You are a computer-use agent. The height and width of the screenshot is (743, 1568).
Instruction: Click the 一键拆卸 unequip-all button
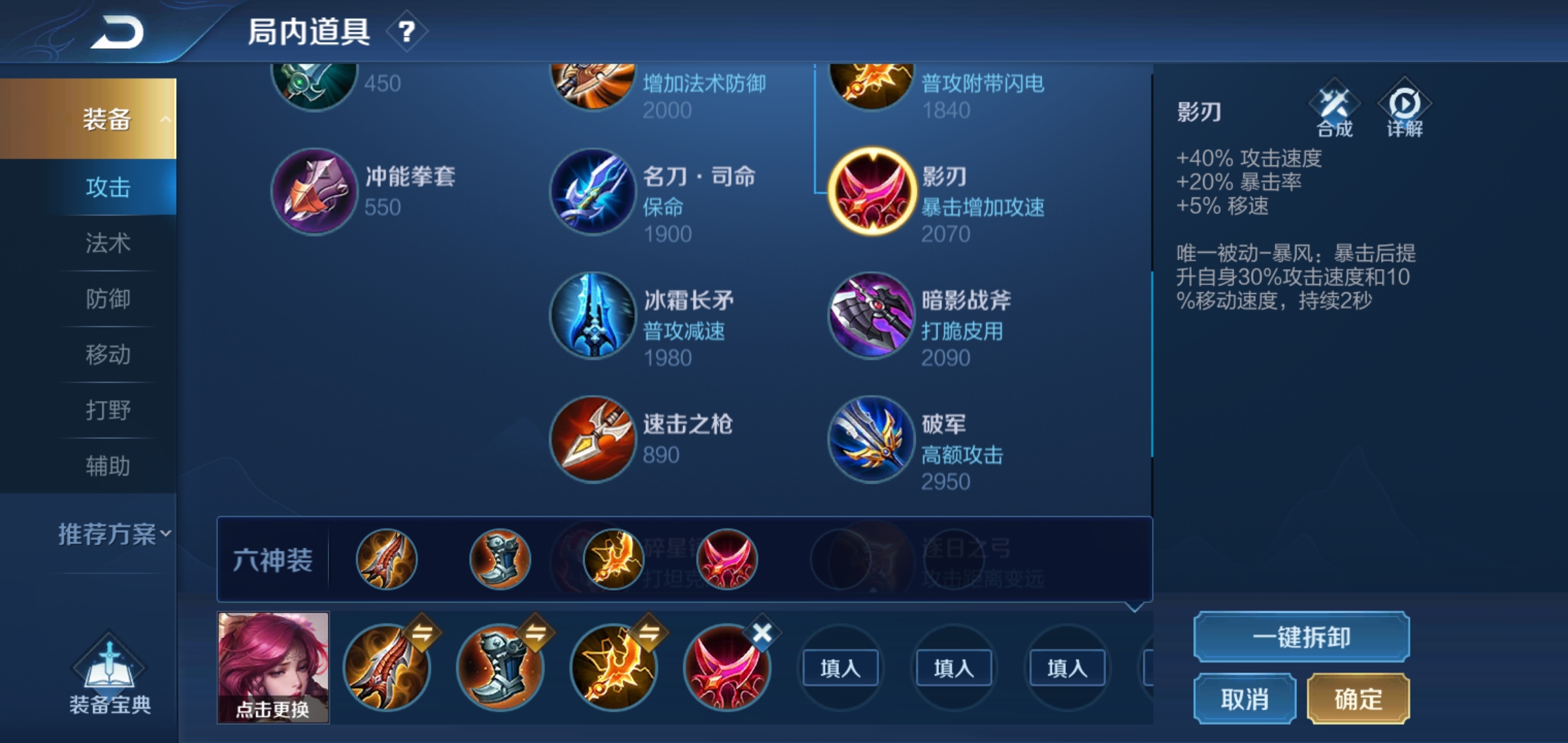1300,638
